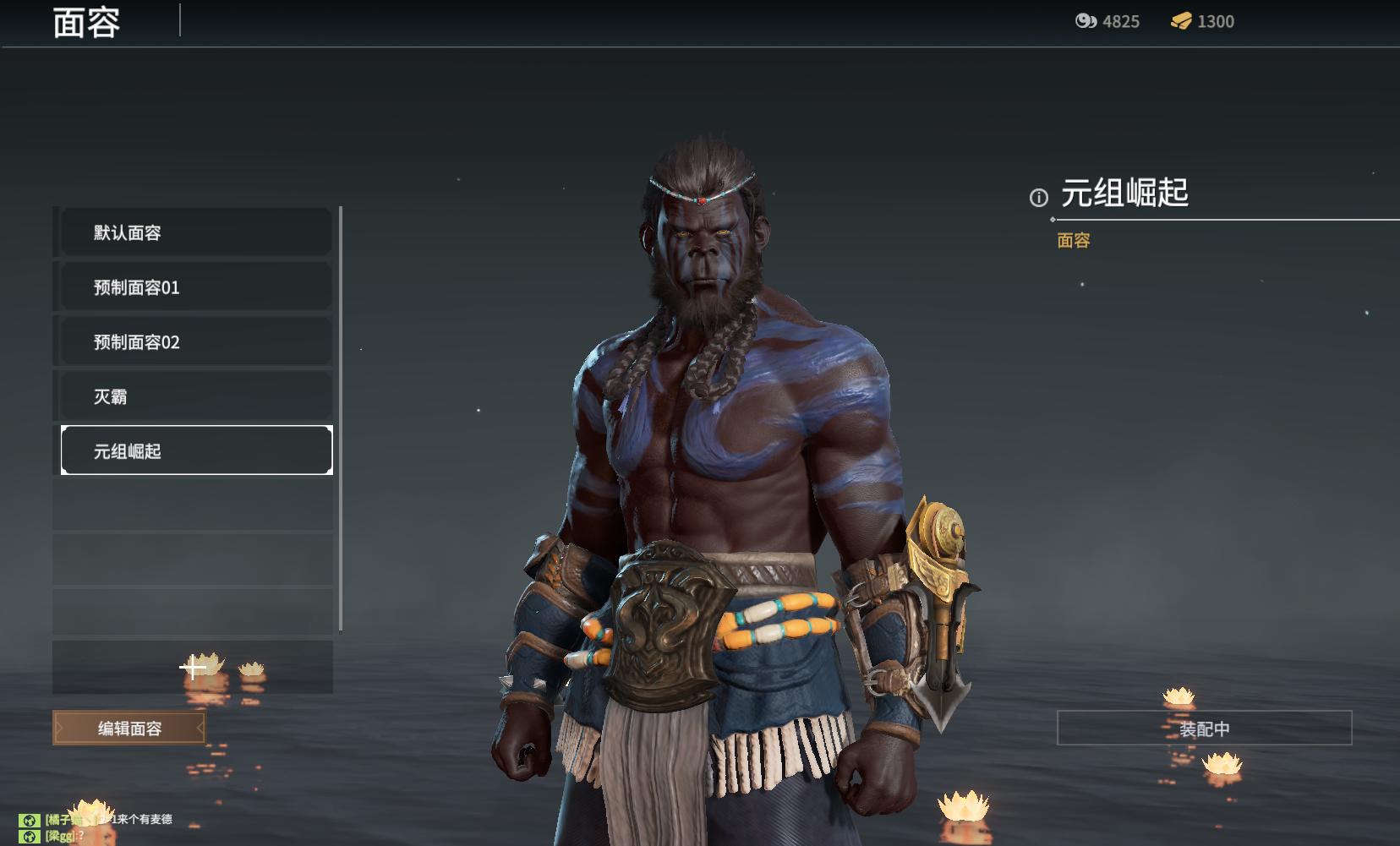
Task: Add a new face with the plus slot
Action: (x=193, y=668)
